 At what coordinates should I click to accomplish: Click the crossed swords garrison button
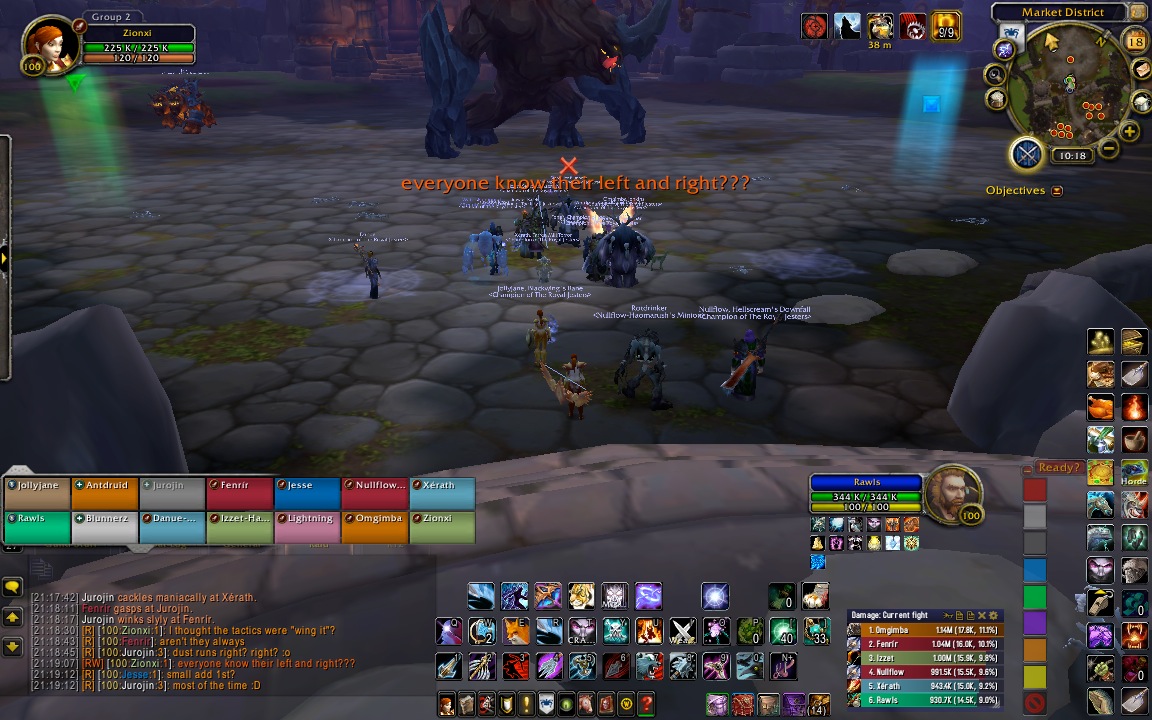(x=1027, y=154)
